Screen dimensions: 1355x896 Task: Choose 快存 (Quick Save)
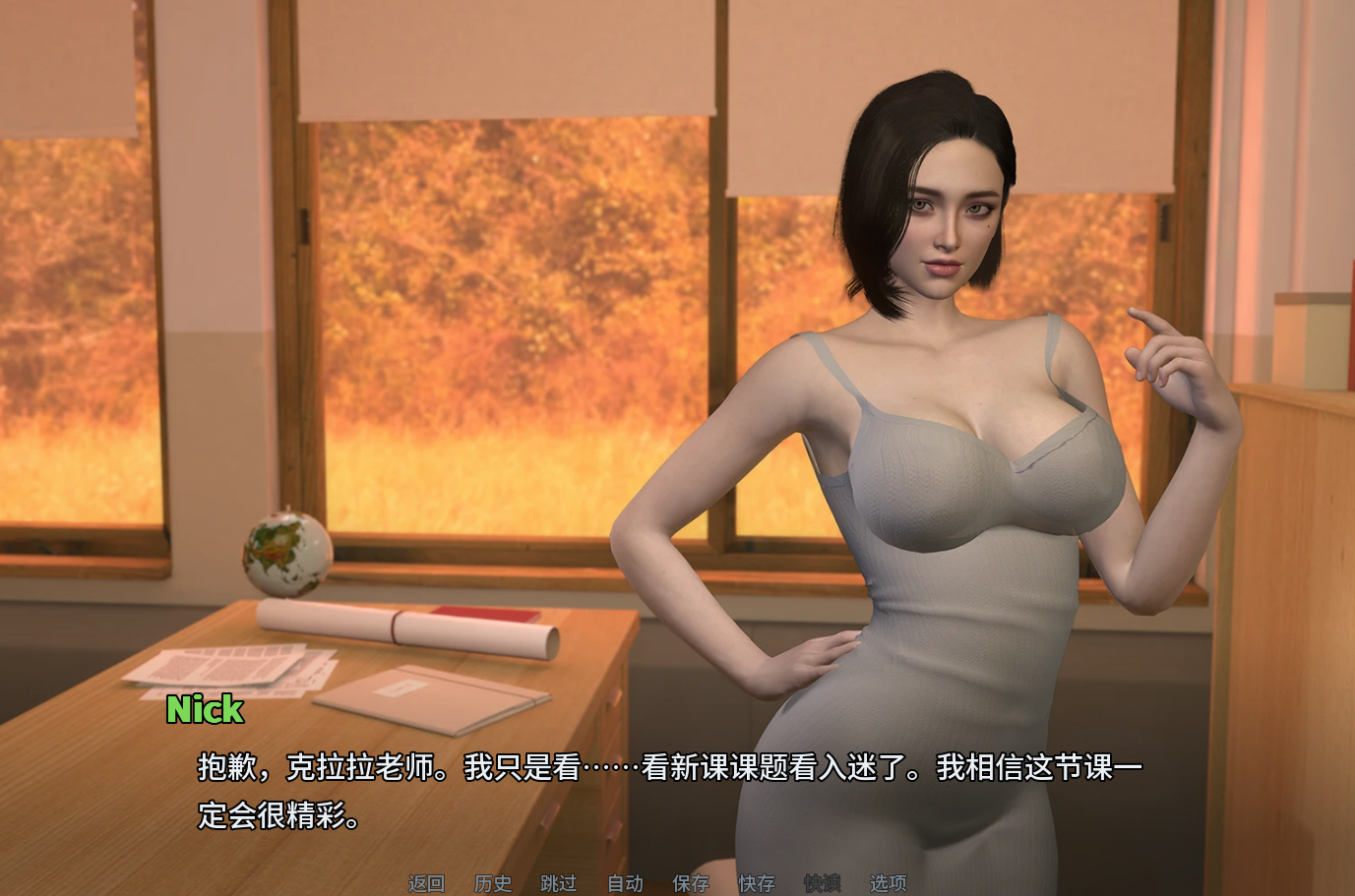tap(757, 883)
